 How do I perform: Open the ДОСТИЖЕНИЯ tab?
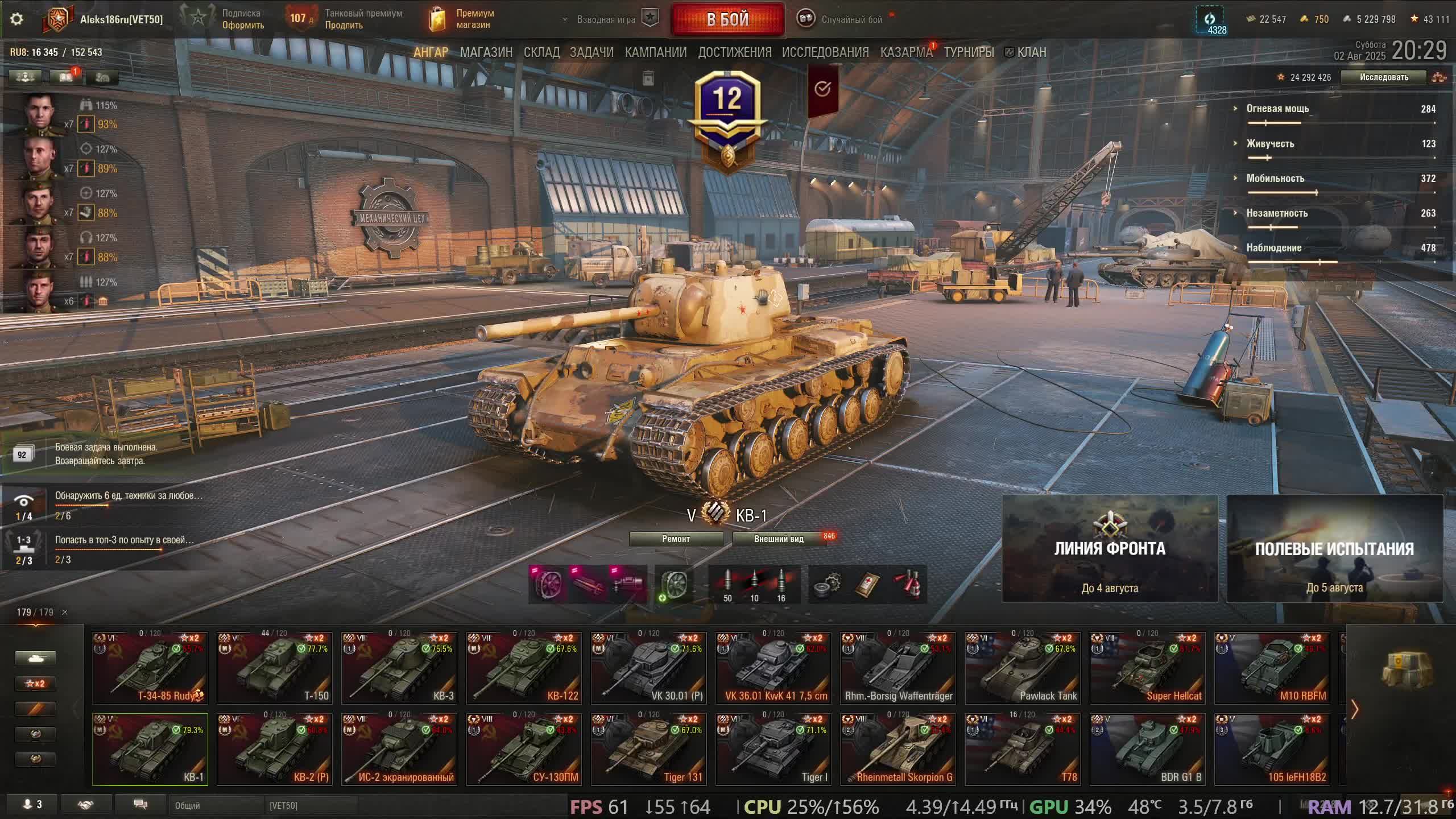734,52
